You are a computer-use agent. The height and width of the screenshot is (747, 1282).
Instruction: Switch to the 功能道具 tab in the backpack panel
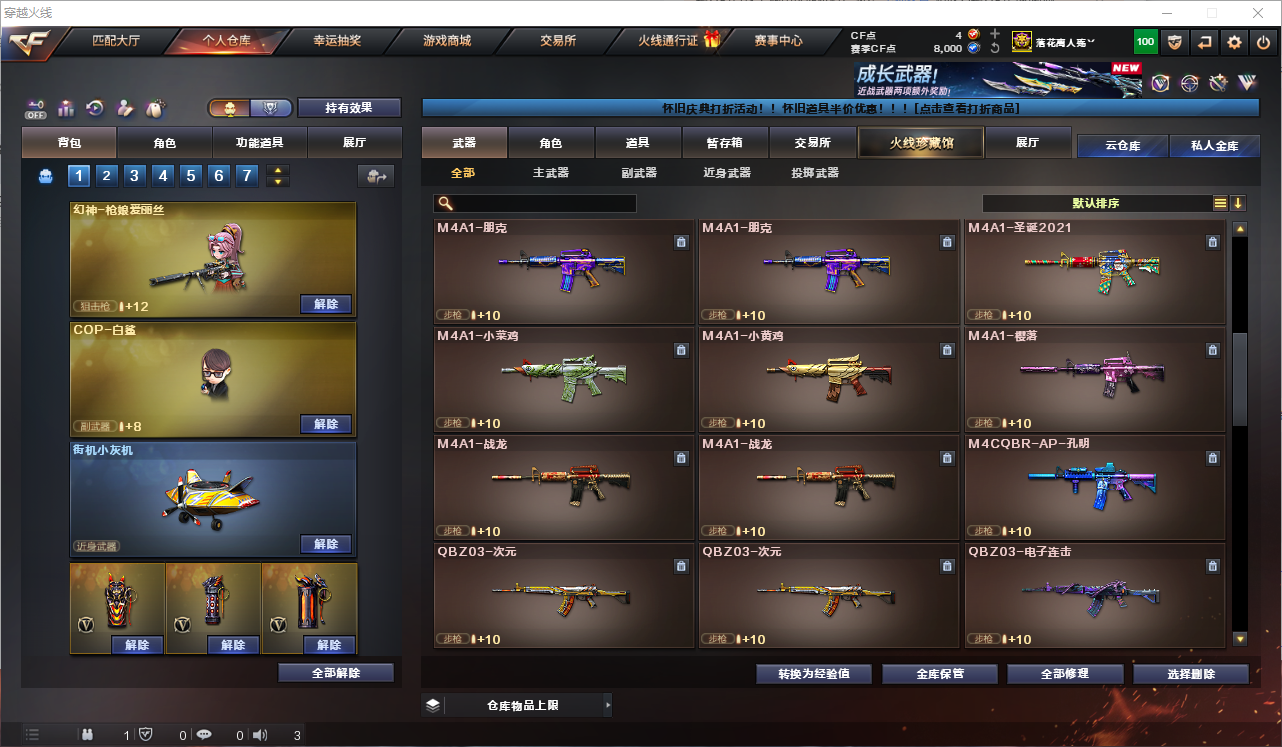tap(260, 143)
